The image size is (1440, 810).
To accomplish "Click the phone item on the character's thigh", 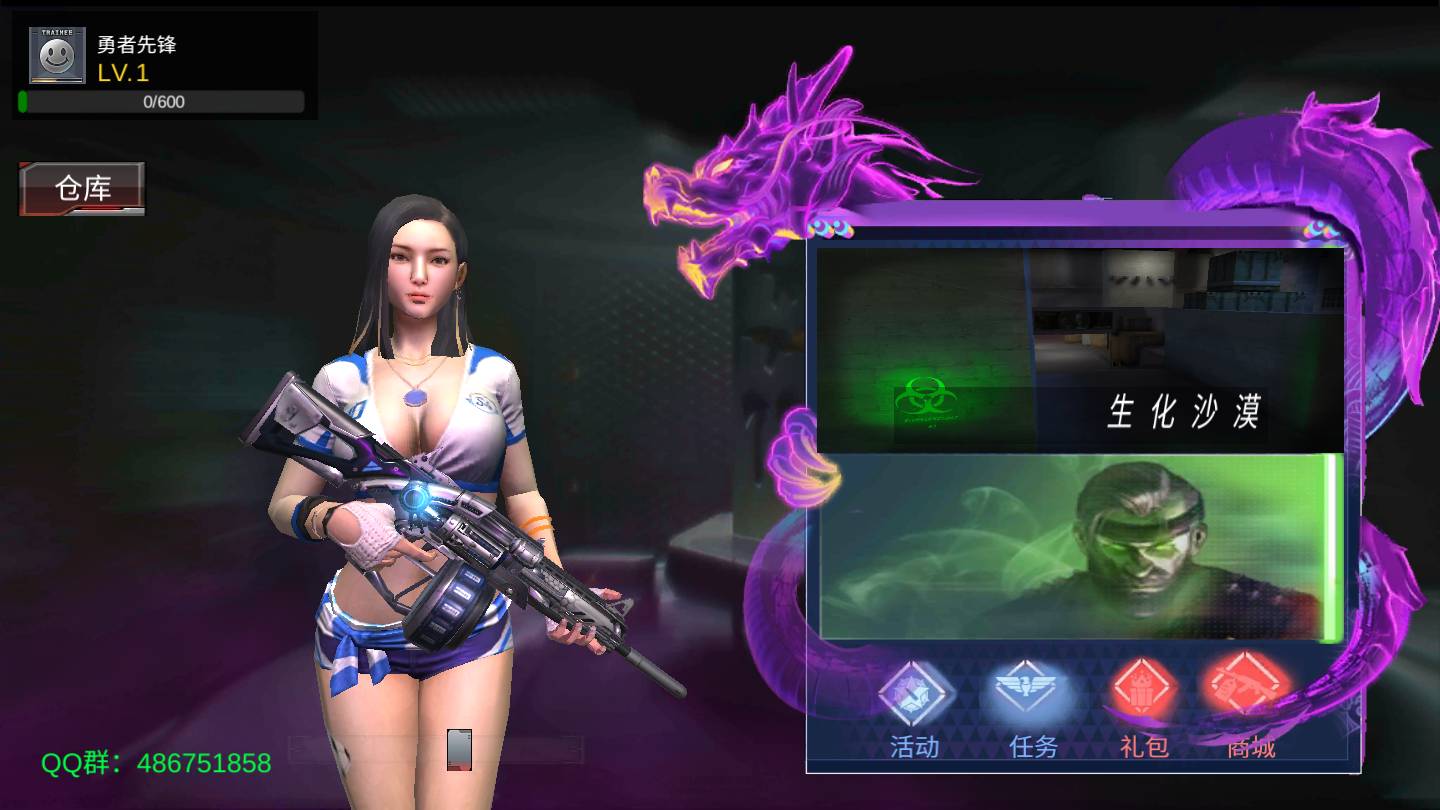I will coord(459,750).
